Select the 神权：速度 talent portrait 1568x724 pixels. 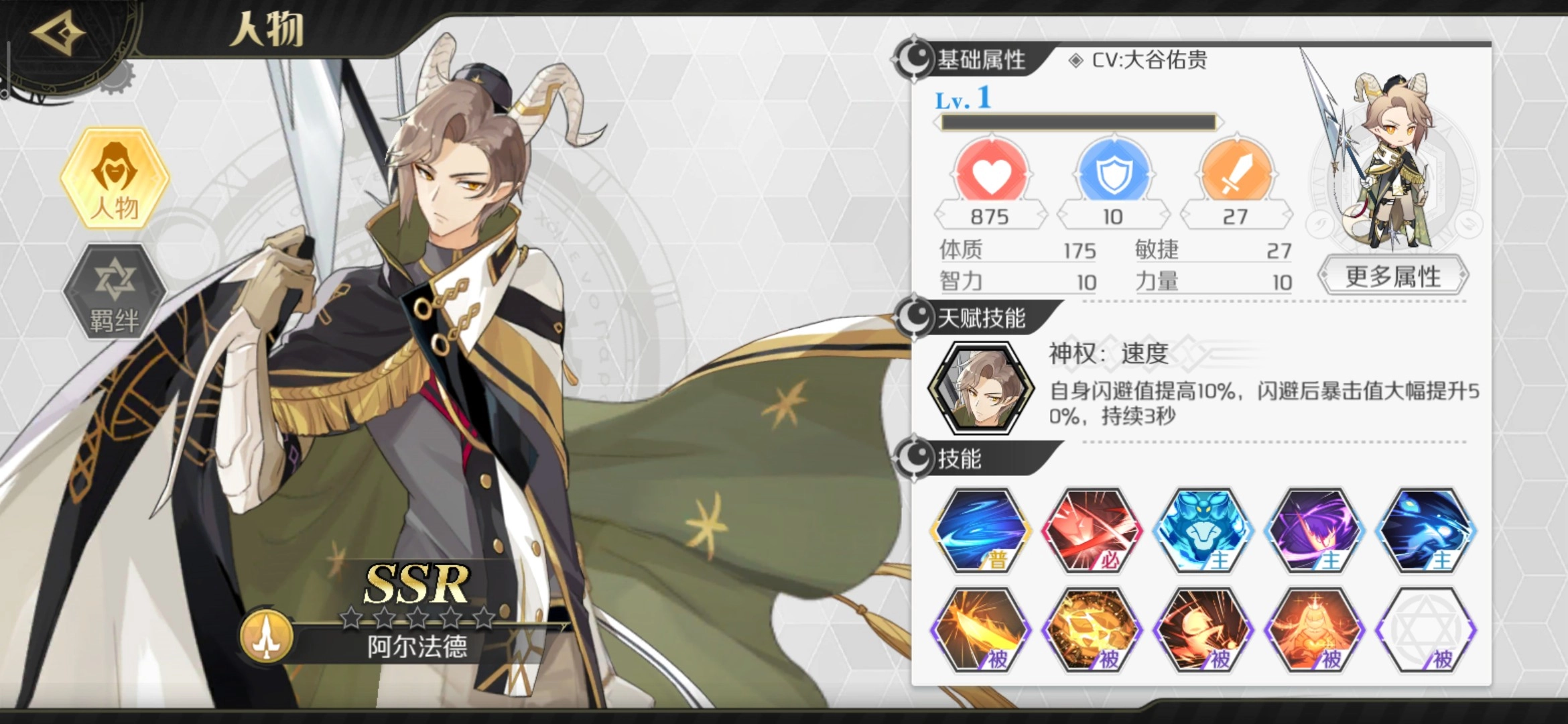[981, 388]
